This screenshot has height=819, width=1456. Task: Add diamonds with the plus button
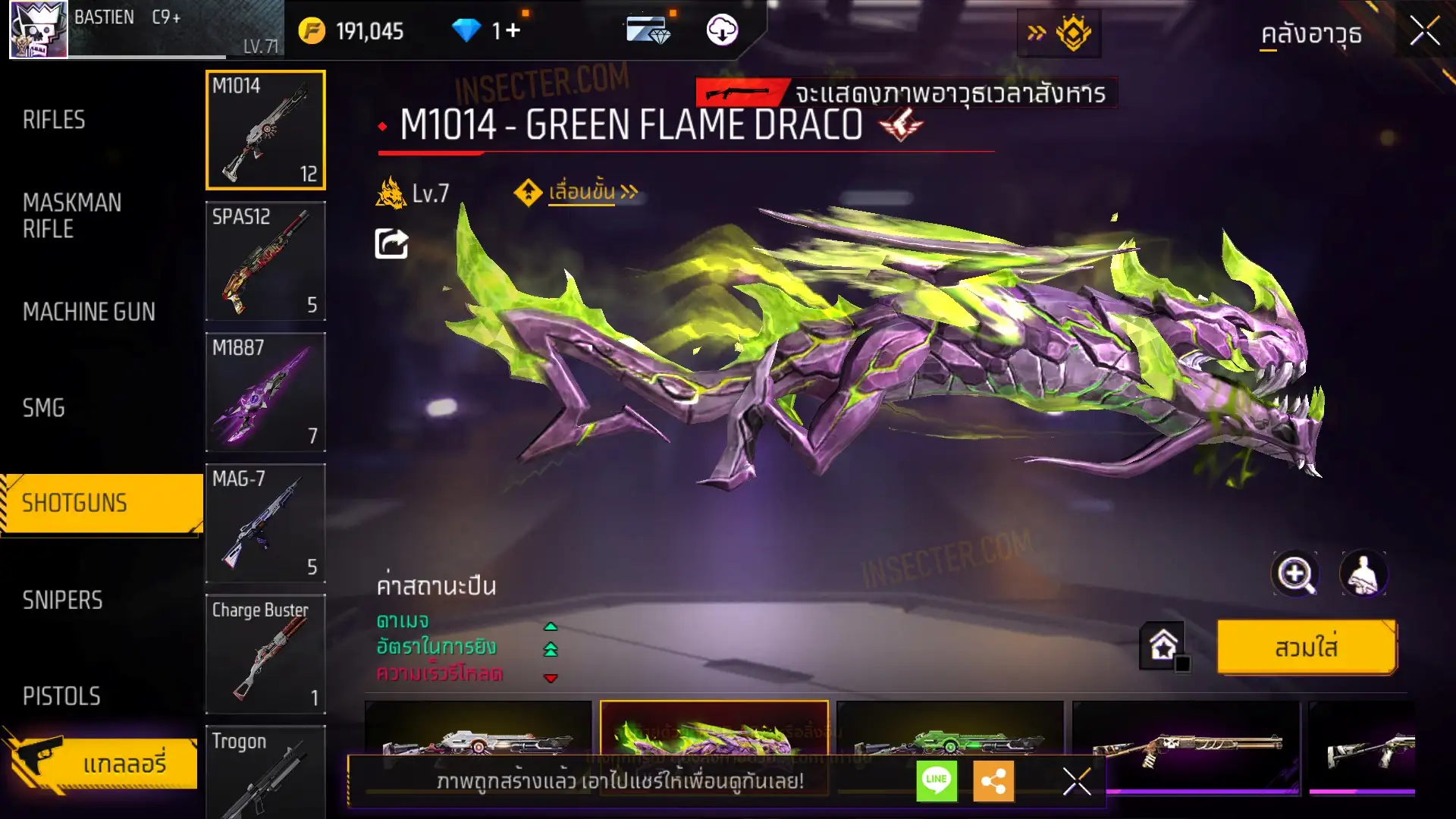(513, 31)
